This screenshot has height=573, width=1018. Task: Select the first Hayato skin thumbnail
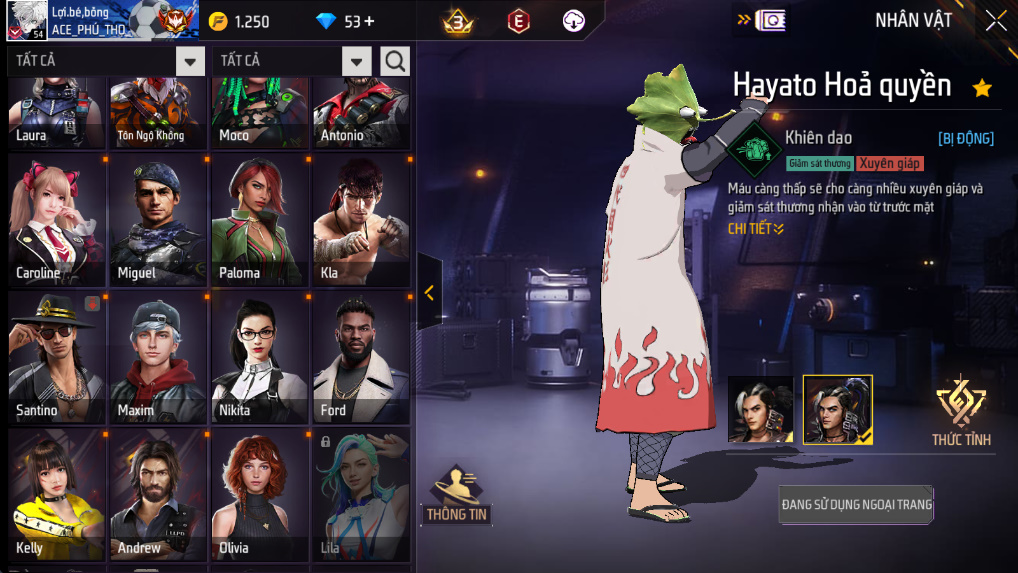coord(760,409)
